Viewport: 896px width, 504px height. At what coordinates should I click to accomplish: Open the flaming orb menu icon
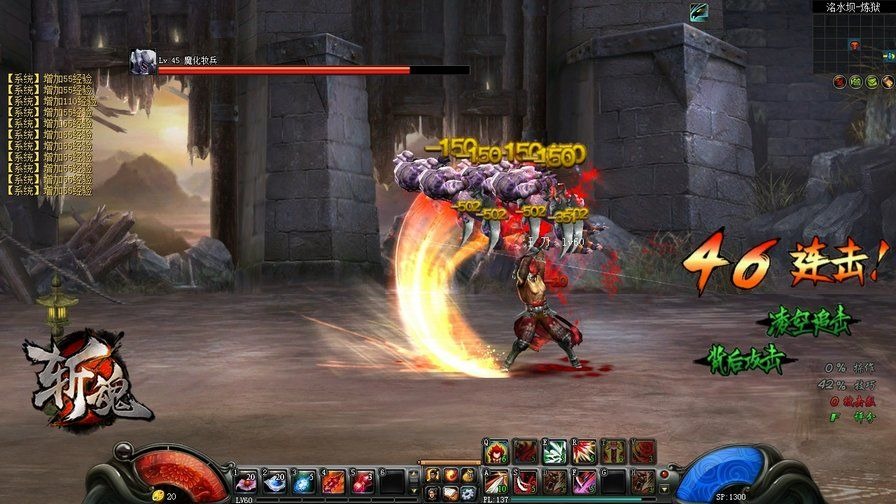[x=450, y=475]
